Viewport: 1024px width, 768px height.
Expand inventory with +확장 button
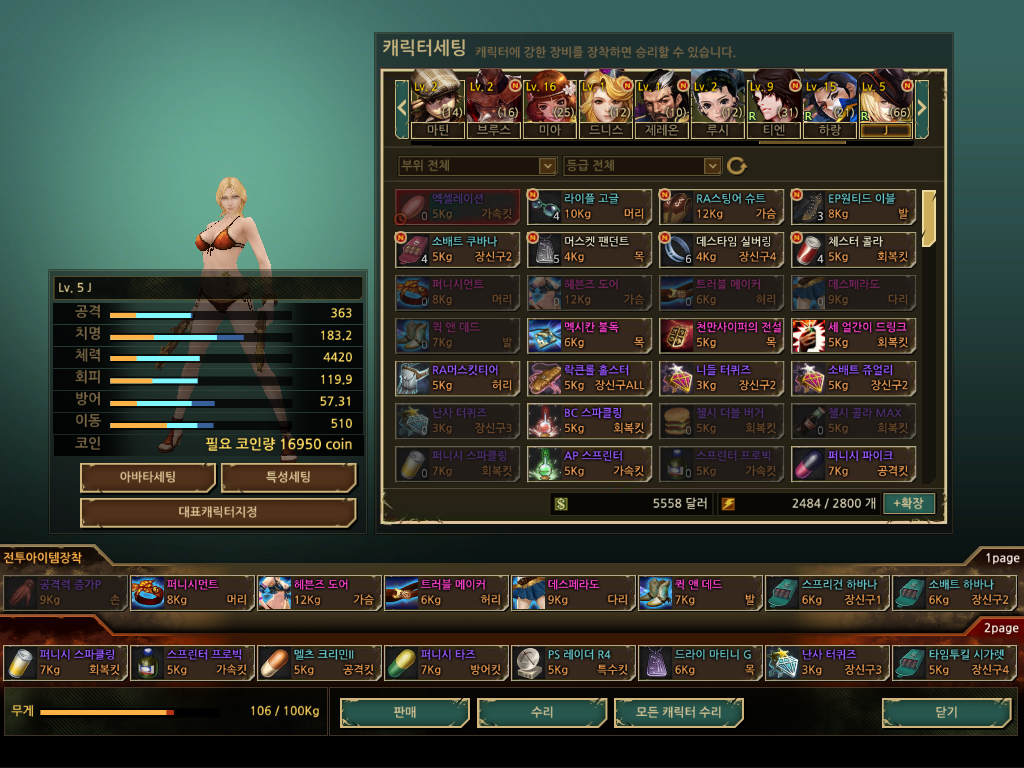(x=909, y=503)
